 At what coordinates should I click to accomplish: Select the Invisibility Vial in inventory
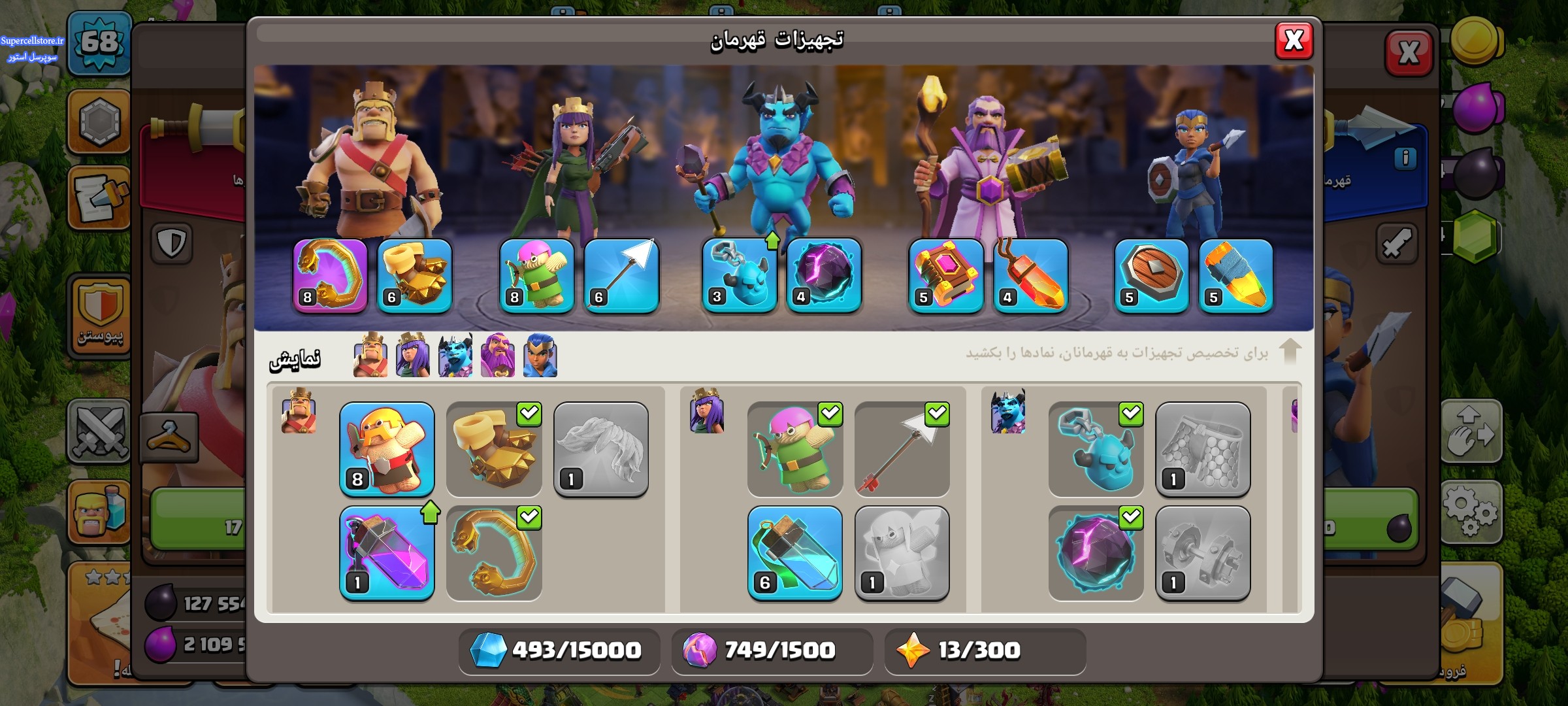[795, 553]
